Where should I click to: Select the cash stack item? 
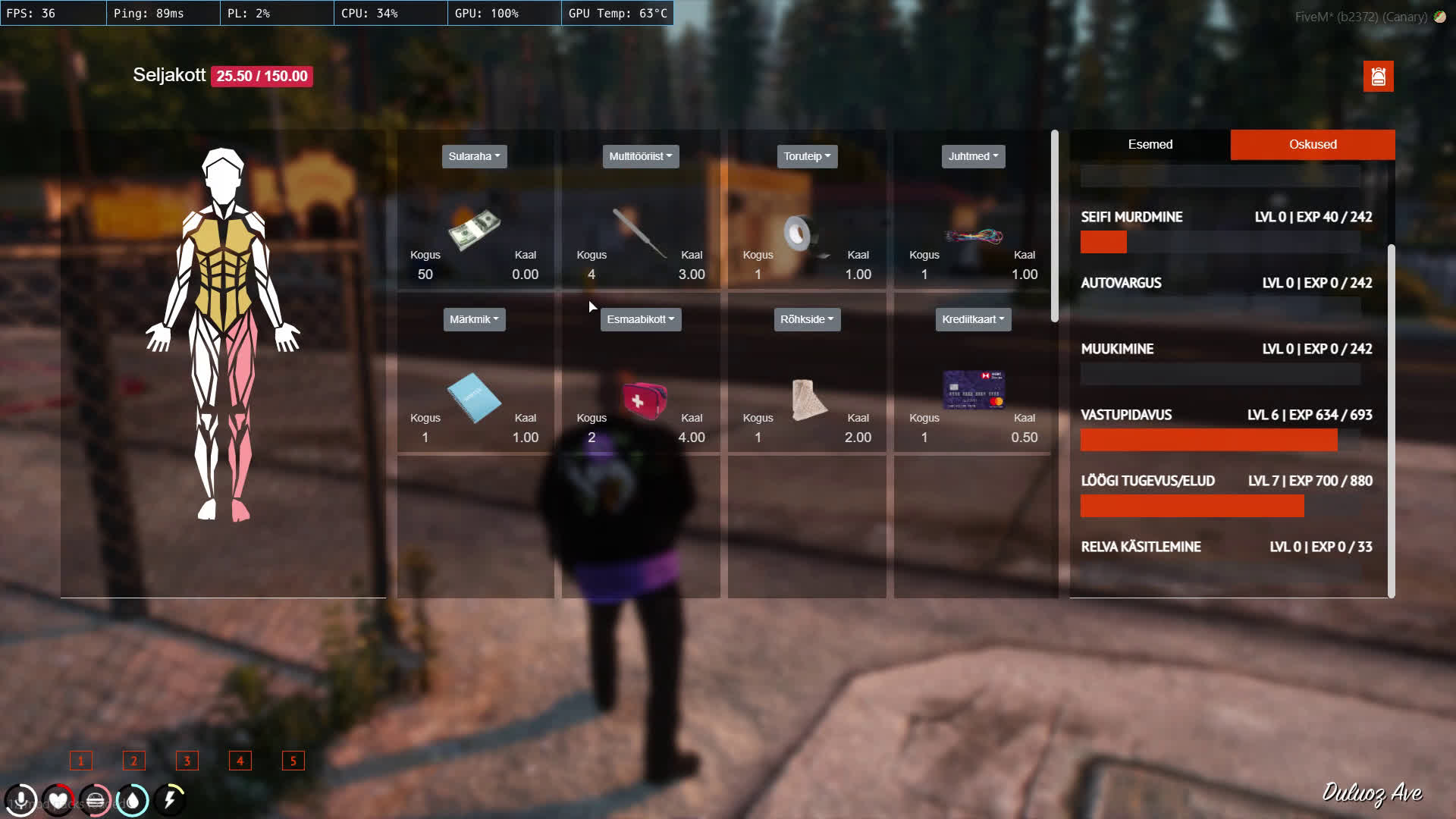click(x=475, y=228)
